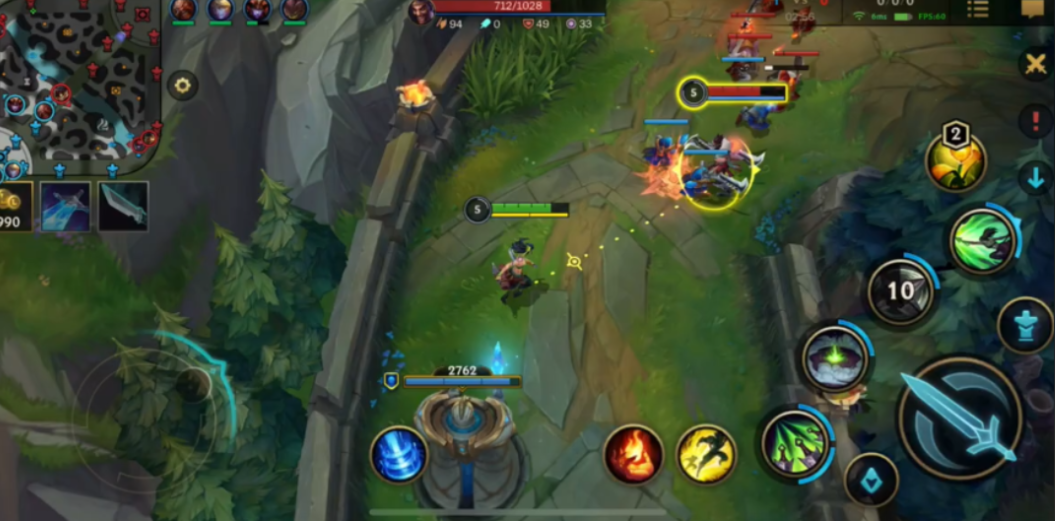Place a ward with the trinket button

tap(871, 479)
